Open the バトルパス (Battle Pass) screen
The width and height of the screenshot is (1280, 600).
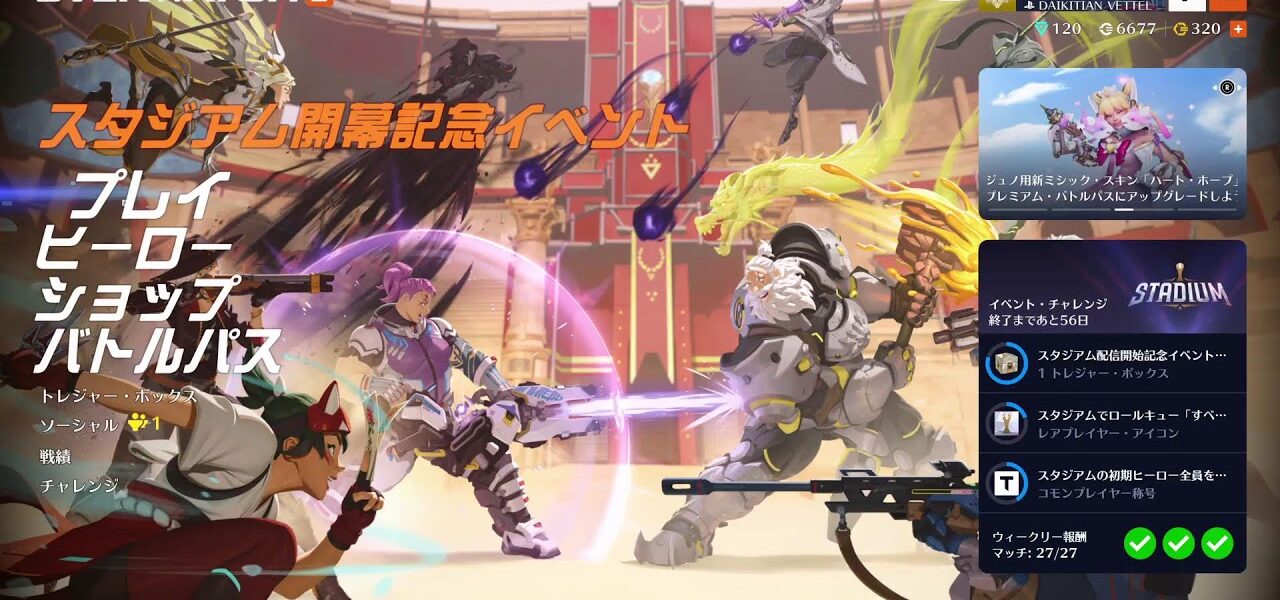(159, 350)
